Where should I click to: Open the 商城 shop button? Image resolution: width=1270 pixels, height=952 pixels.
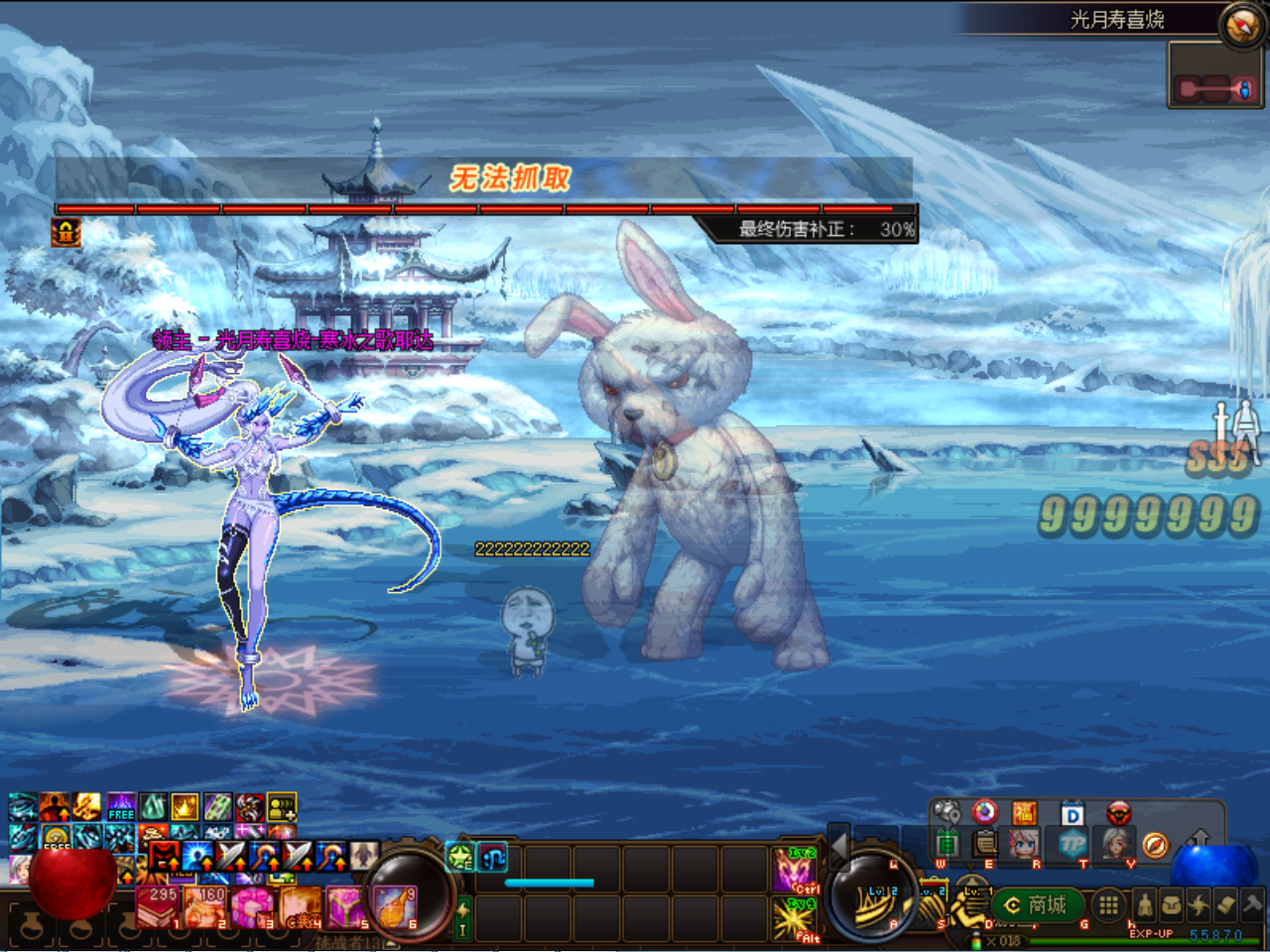[x=1037, y=904]
